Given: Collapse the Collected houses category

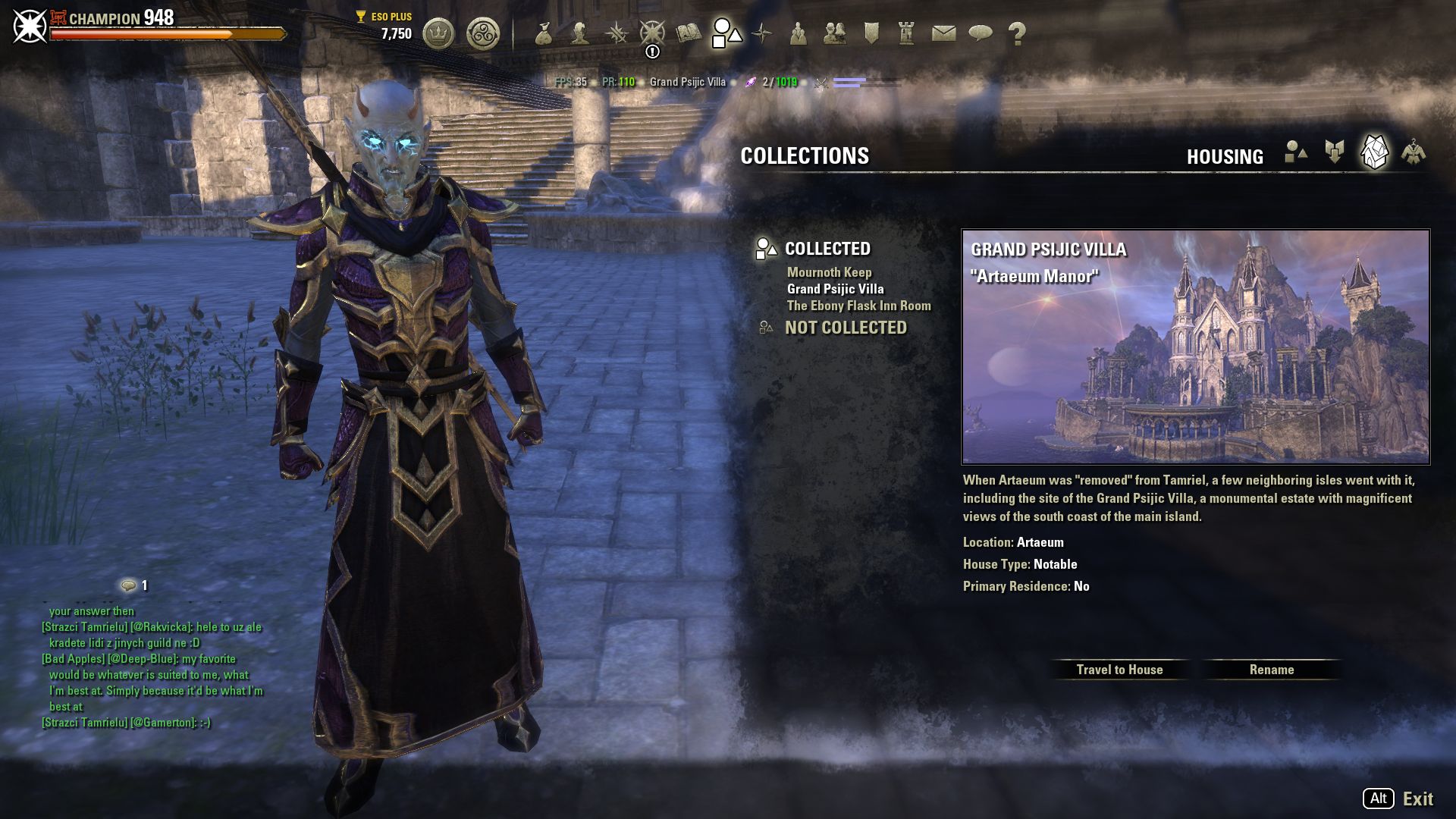Looking at the screenshot, I should pos(827,249).
